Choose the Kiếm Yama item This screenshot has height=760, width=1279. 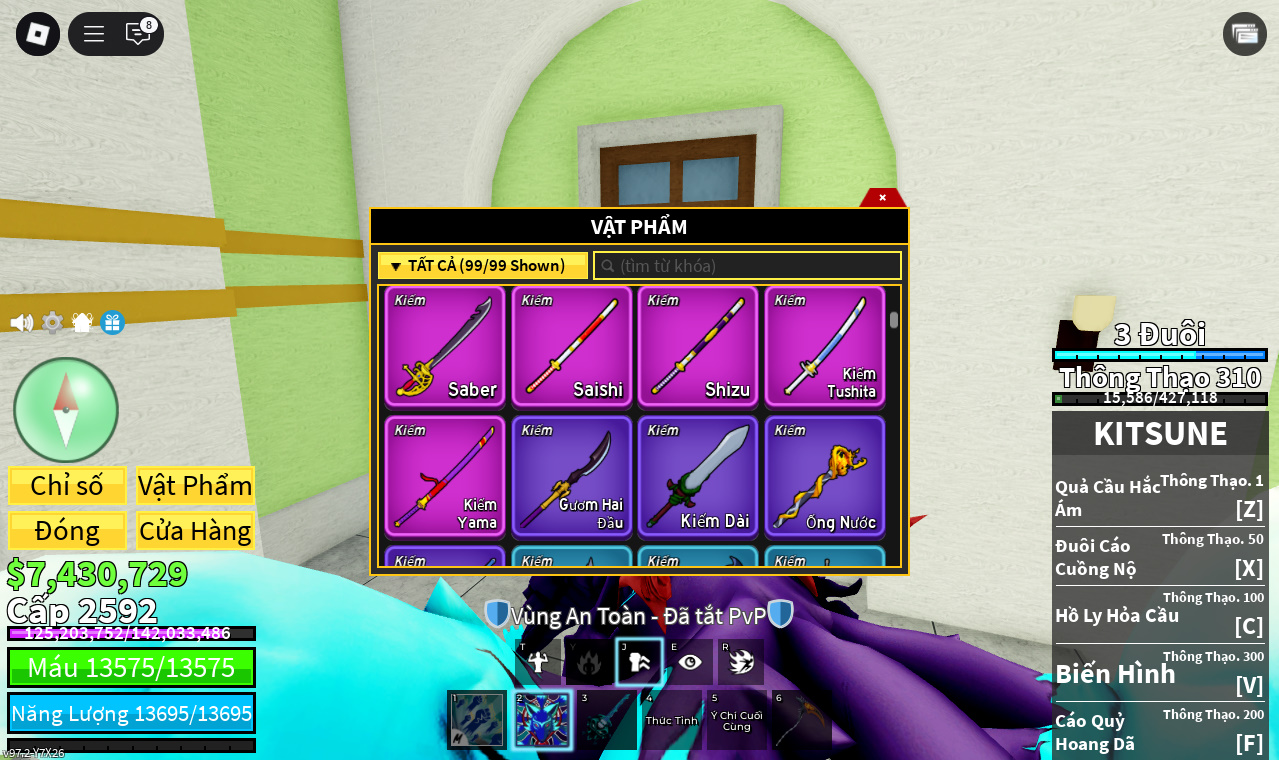[445, 476]
